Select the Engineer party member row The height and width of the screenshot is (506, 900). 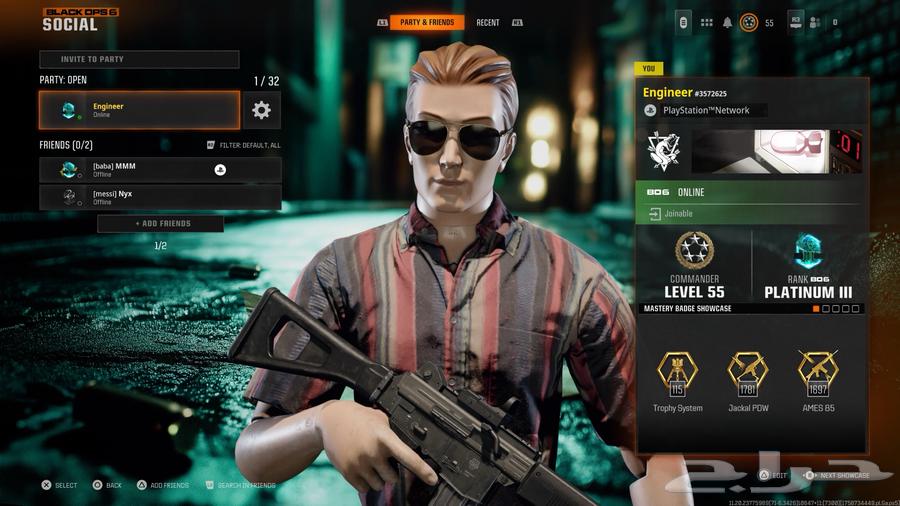(x=139, y=110)
